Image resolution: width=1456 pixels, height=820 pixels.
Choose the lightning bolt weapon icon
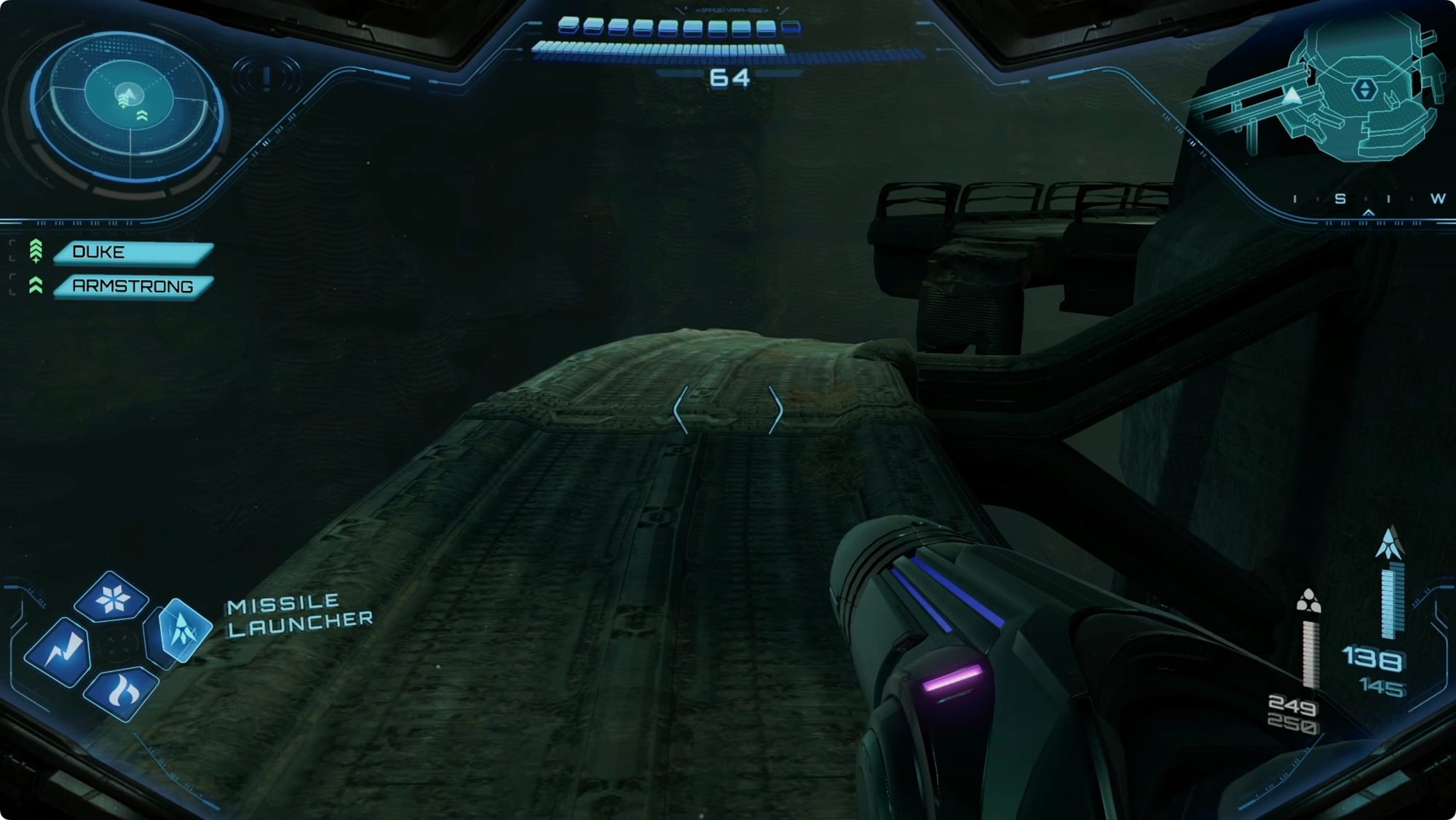pyautogui.click(x=60, y=651)
